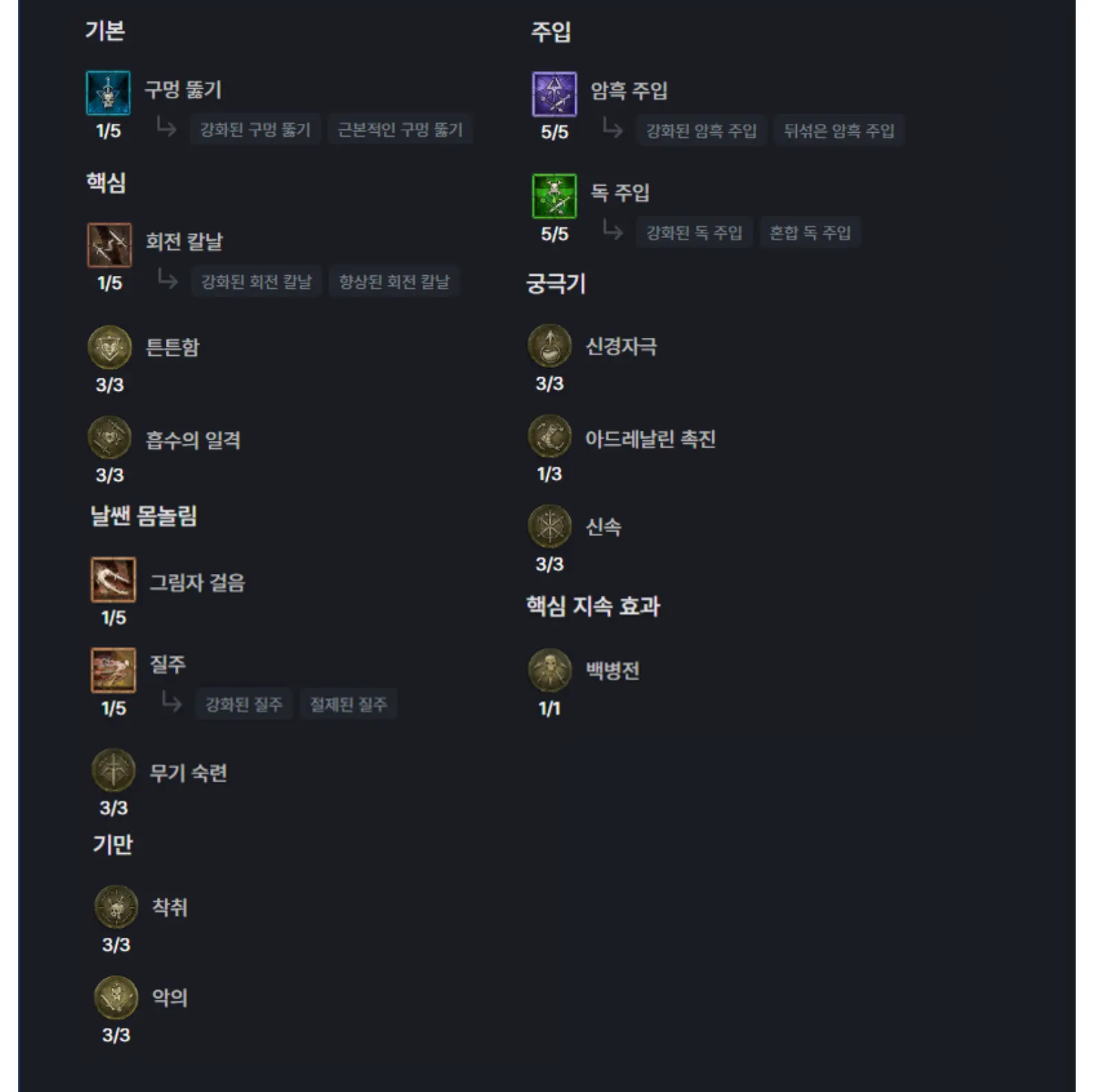Click the 튼튼함 passive icon
1097x1092 pixels.
pyautogui.click(x=109, y=348)
